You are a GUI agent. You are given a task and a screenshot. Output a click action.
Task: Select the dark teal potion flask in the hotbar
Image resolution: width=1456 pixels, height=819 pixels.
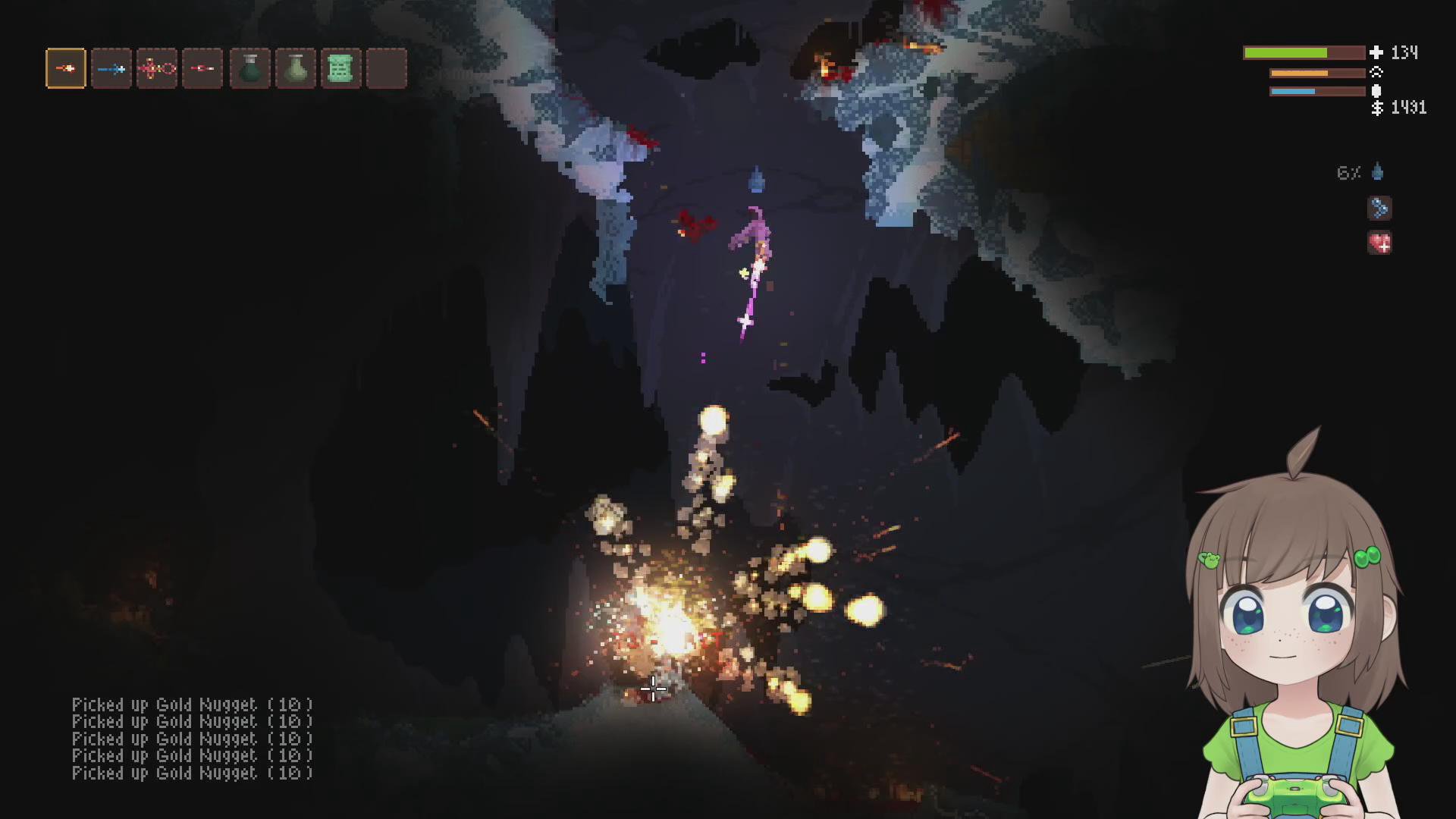pyautogui.click(x=249, y=68)
